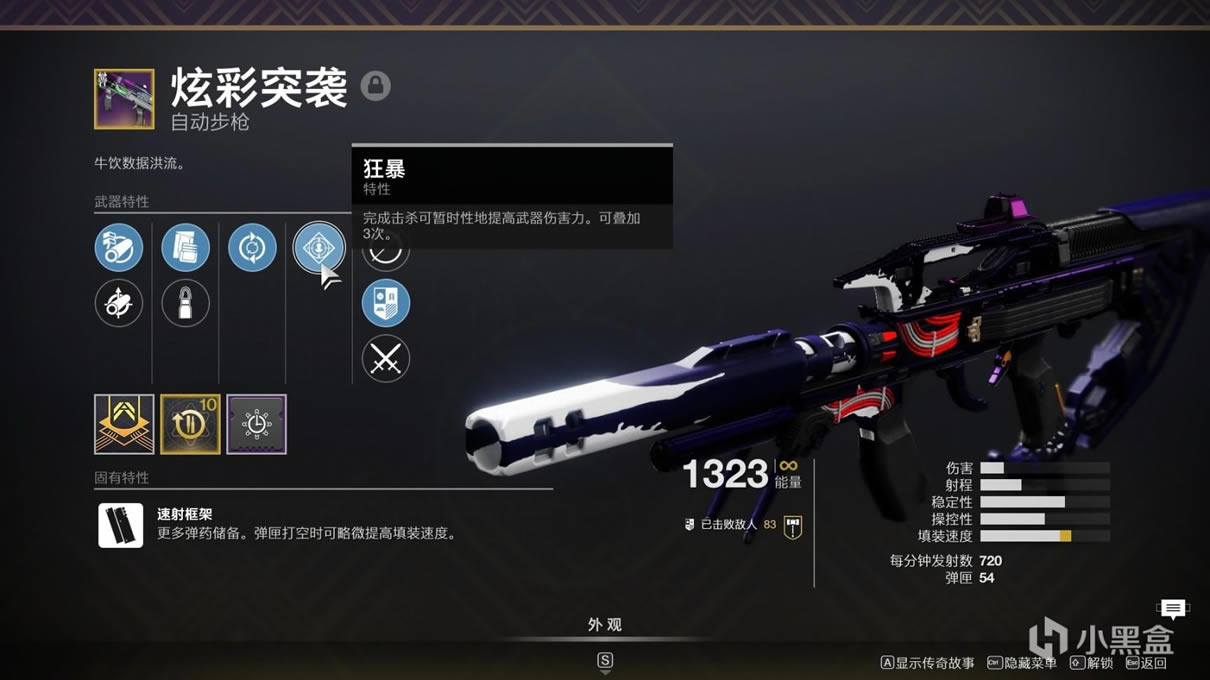Choose the crossed swords tracker icon
The width and height of the screenshot is (1210, 680).
tap(386, 358)
